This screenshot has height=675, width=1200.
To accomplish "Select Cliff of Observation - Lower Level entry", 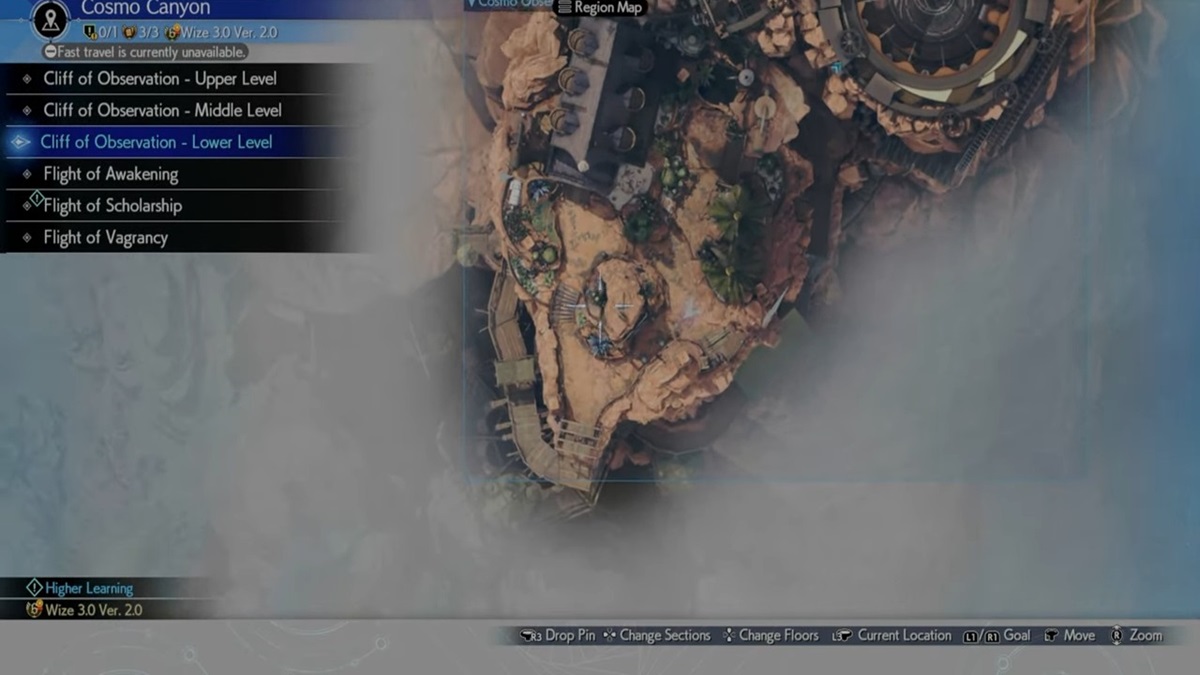I will [x=156, y=142].
